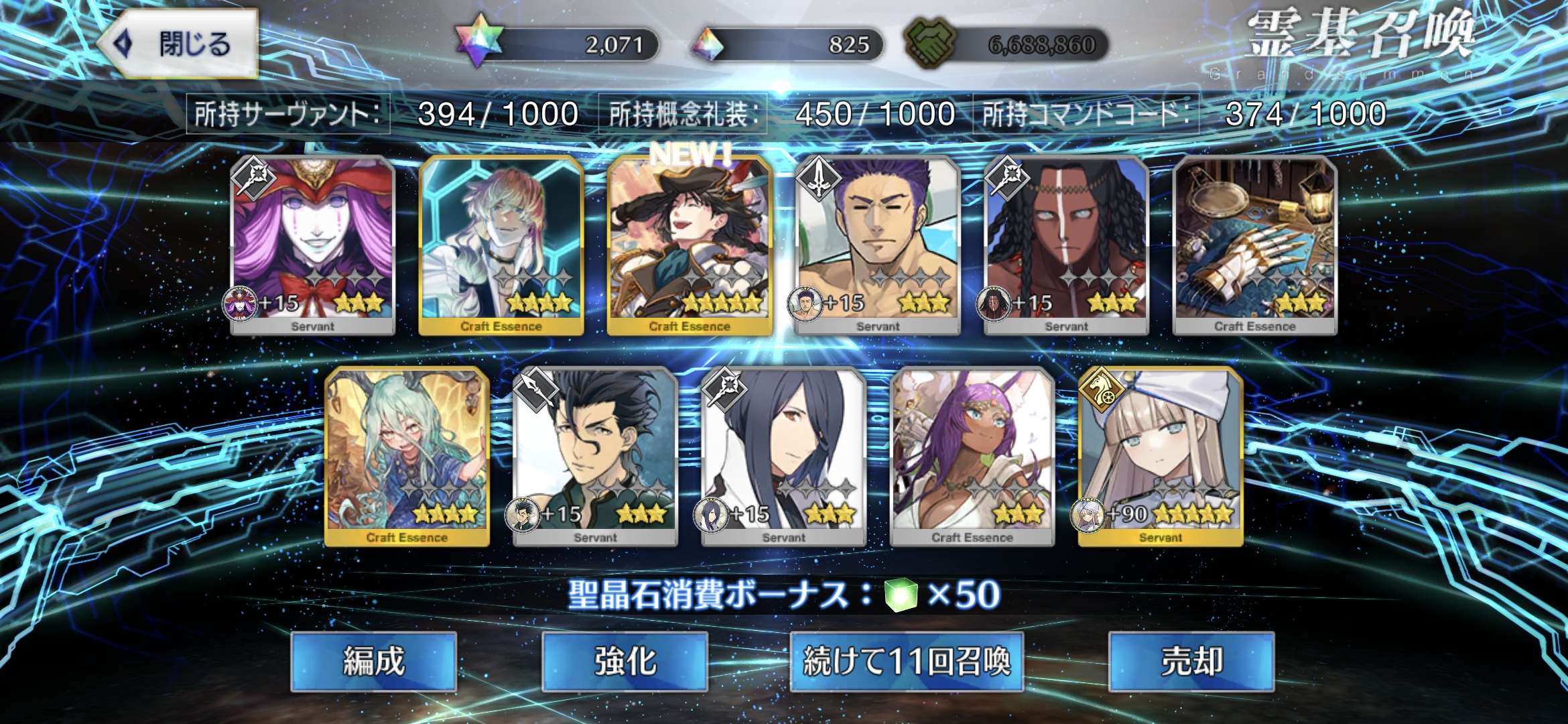1568x724 pixels.
Task: Open the 編成 party formation button
Action: pos(374,662)
